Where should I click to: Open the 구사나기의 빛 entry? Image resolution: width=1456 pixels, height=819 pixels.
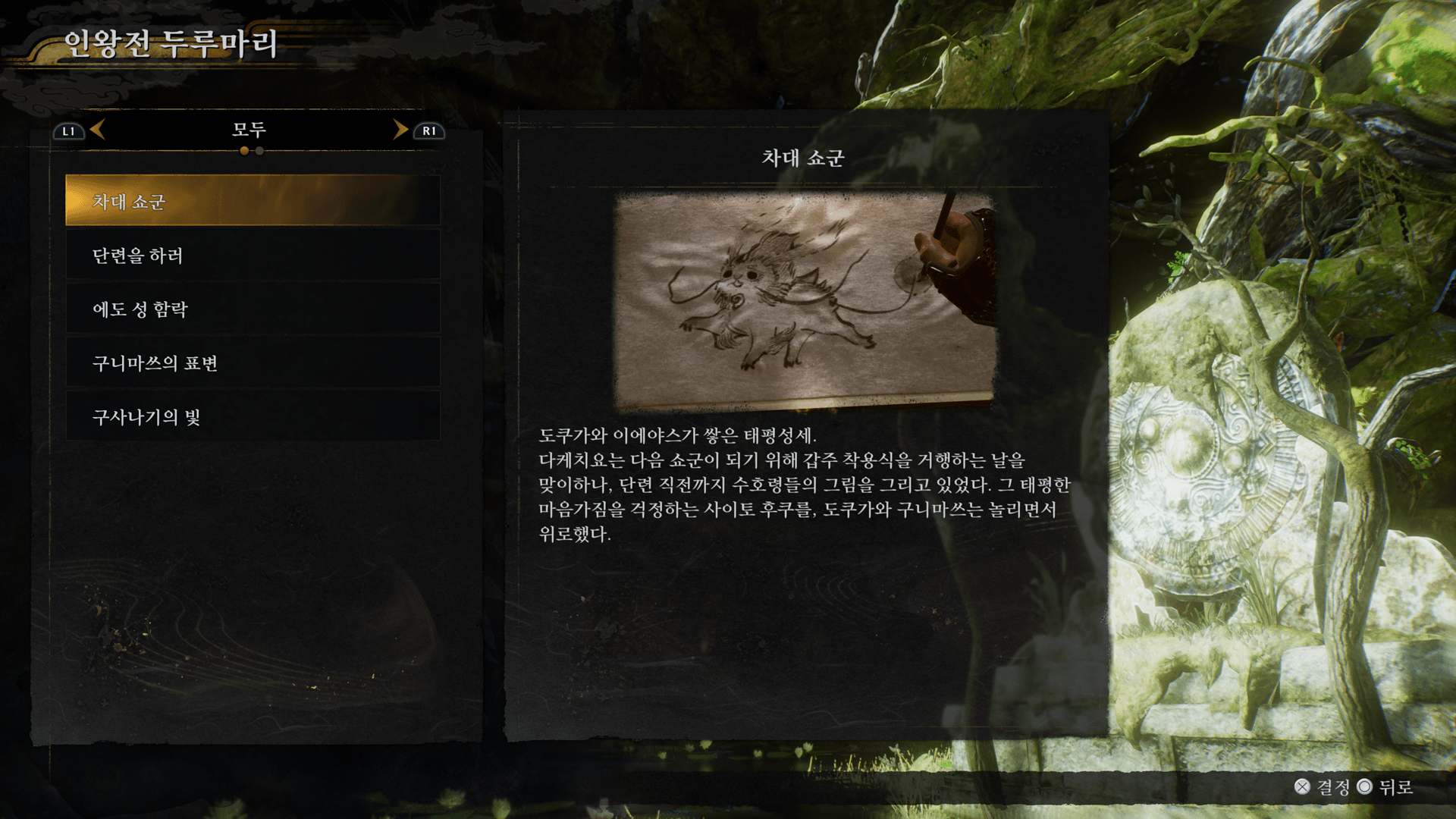pos(253,417)
